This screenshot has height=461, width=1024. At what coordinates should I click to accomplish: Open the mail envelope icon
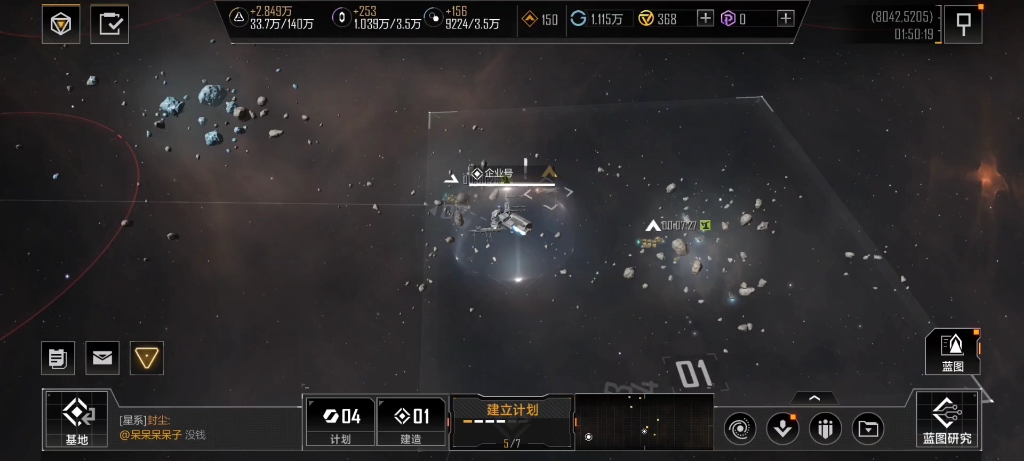pos(101,357)
